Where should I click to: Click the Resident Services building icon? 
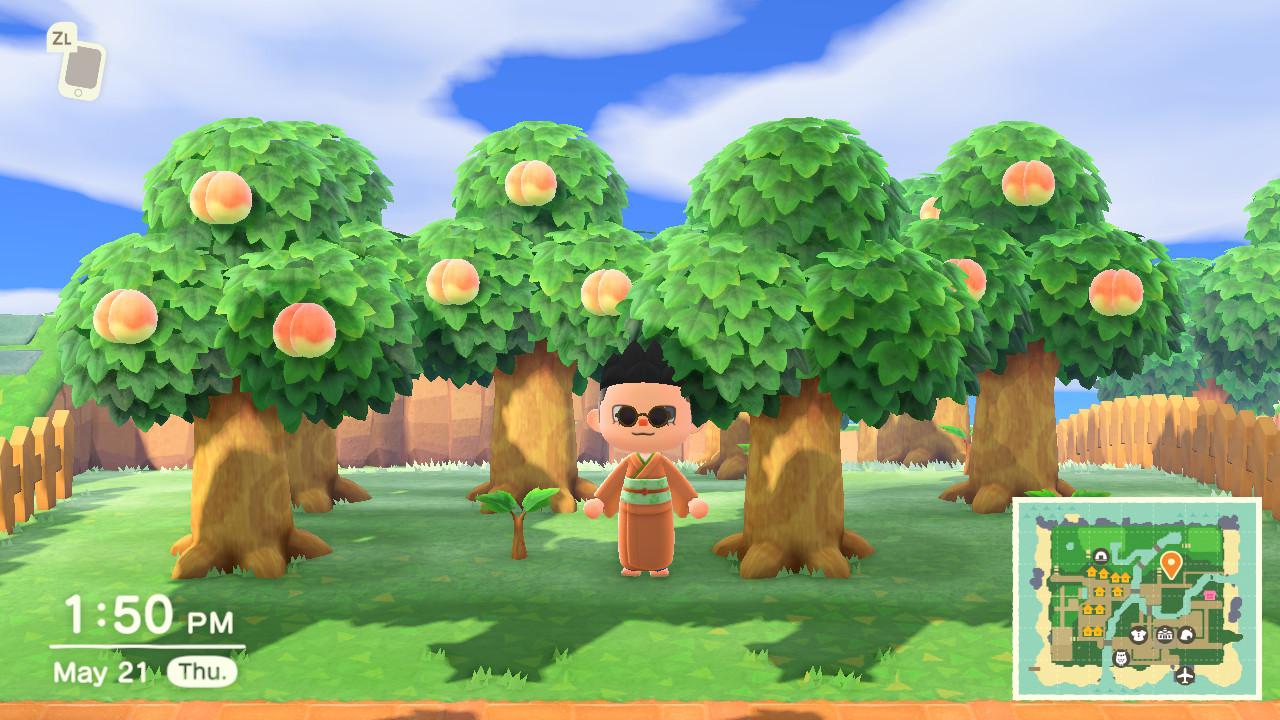coord(1165,635)
